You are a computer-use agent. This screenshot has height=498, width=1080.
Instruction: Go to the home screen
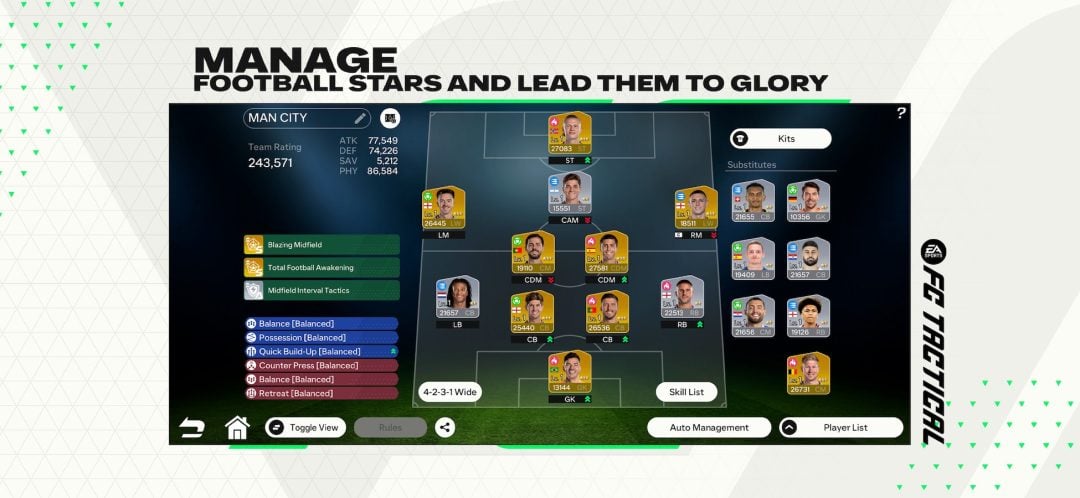tap(237, 427)
